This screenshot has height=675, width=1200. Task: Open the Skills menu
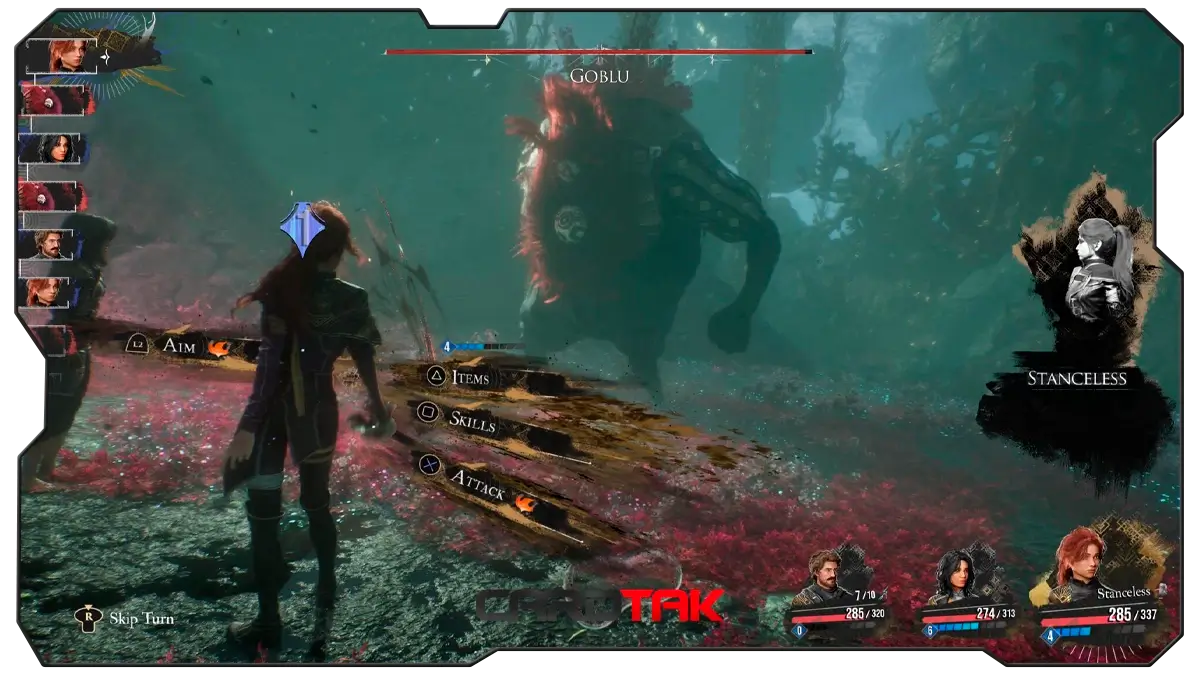point(471,422)
